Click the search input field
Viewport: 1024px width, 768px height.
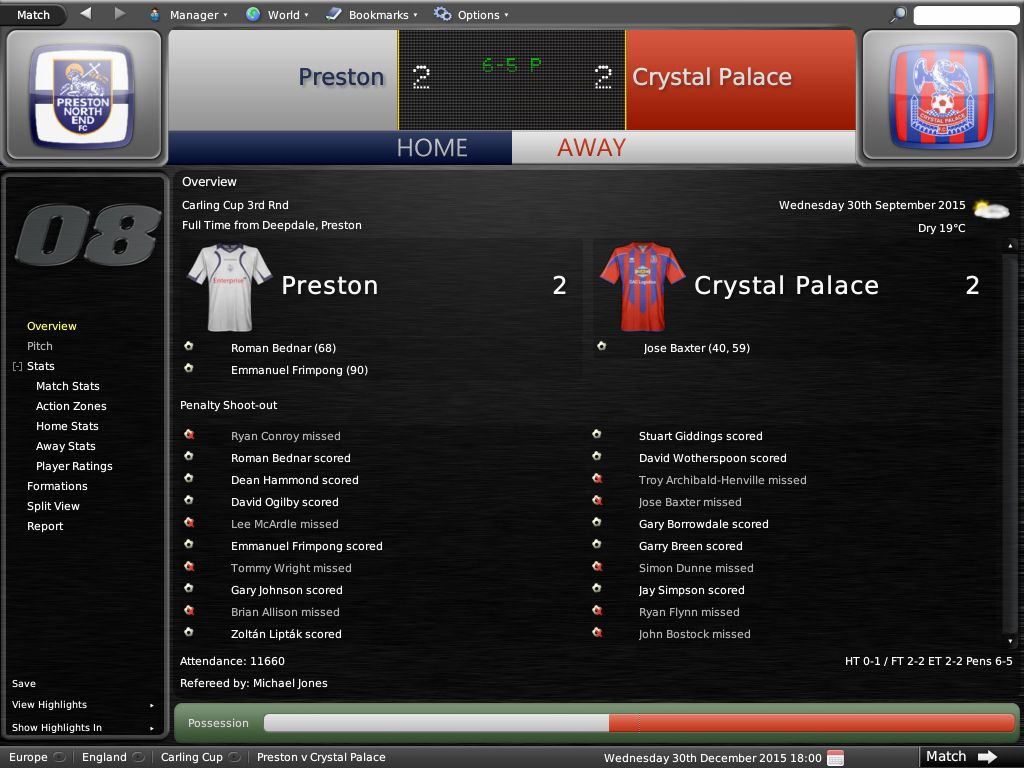tap(965, 15)
